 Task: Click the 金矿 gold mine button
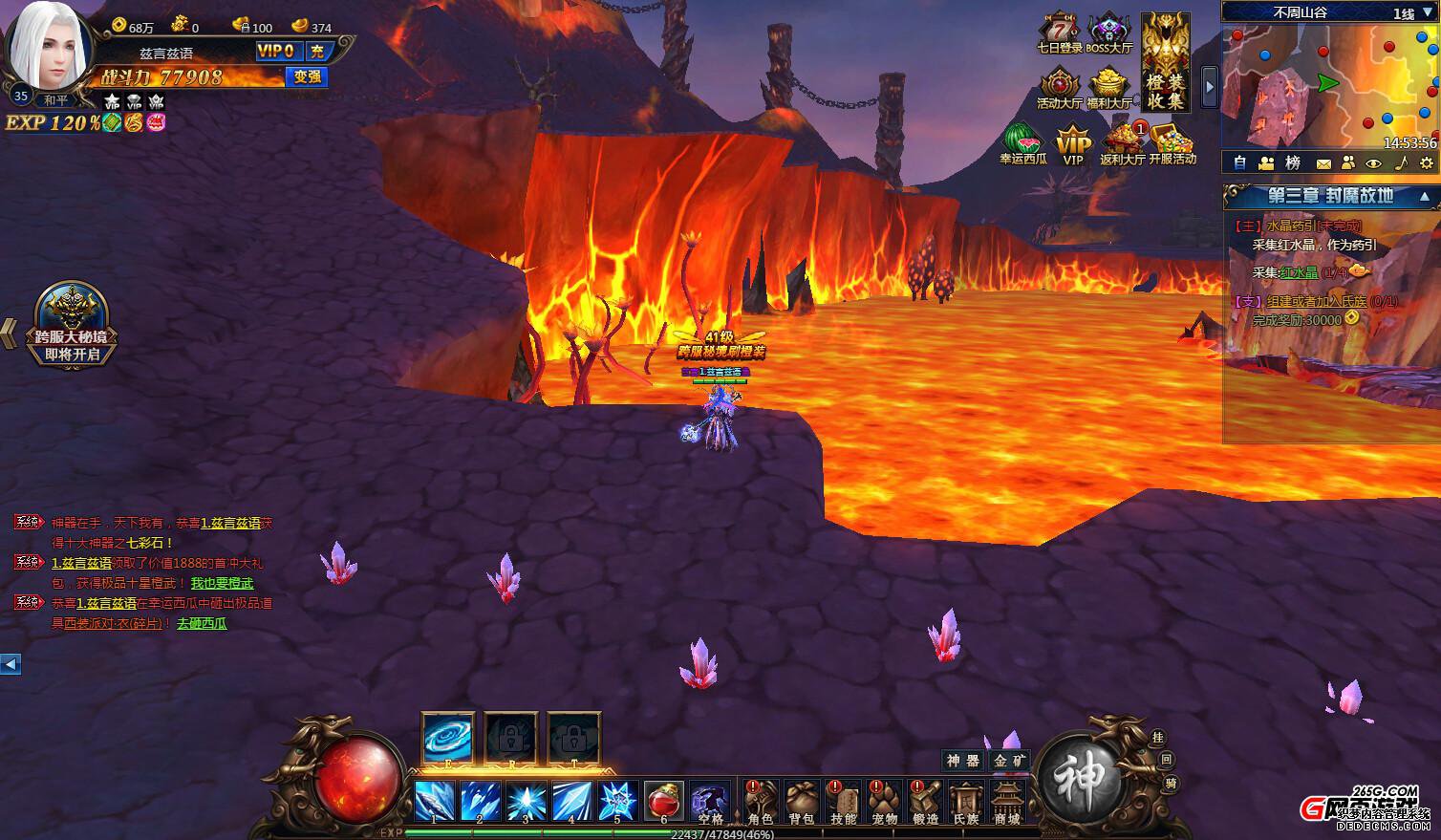(x=1009, y=761)
